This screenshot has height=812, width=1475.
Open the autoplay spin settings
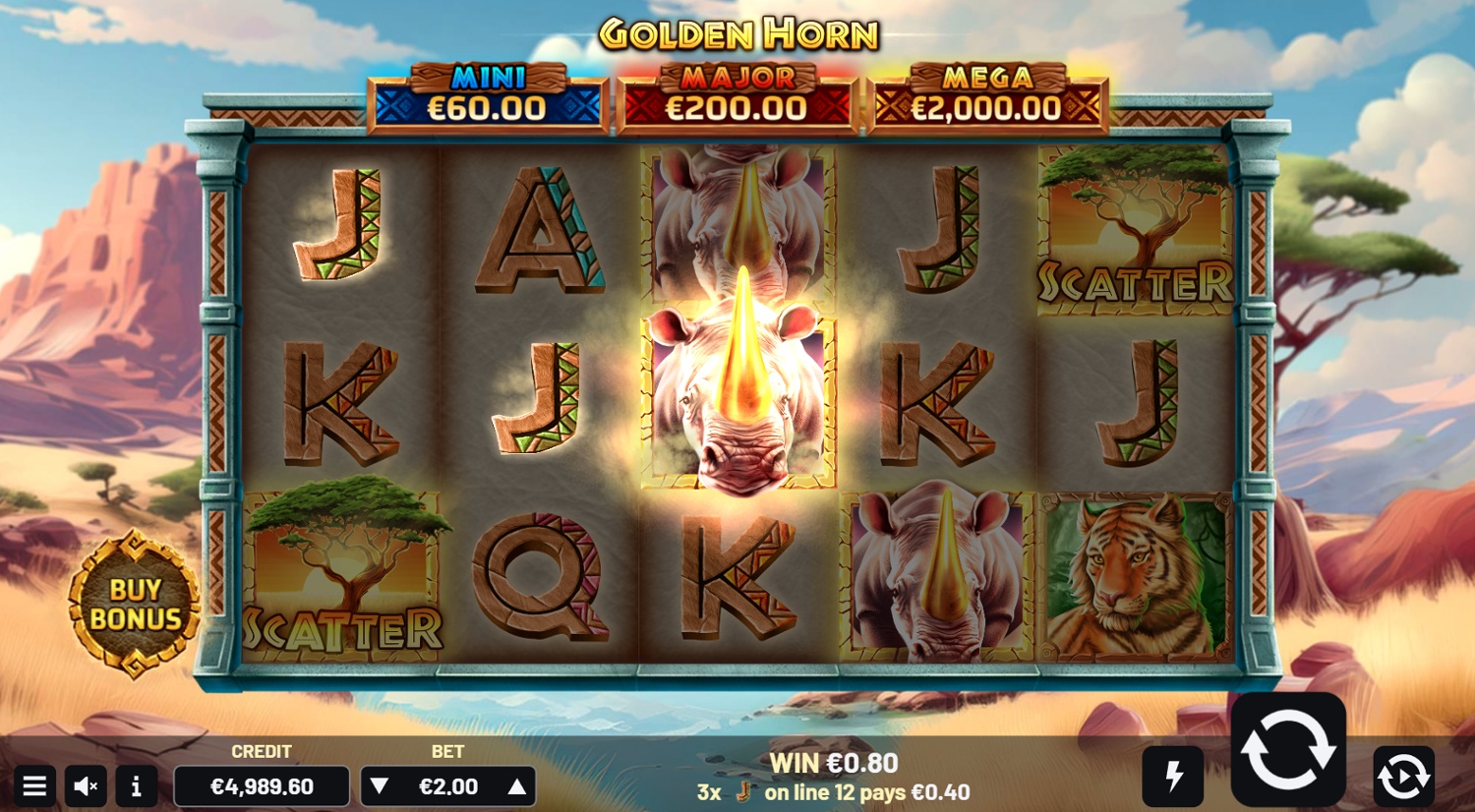1403,777
